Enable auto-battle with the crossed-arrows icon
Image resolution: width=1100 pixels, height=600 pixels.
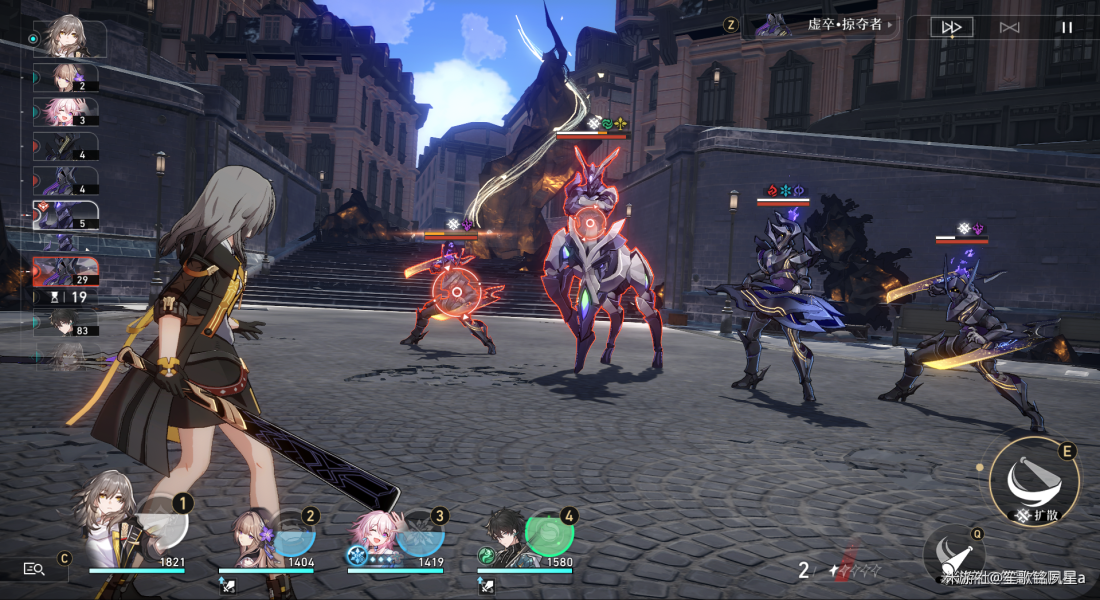pos(1009,27)
